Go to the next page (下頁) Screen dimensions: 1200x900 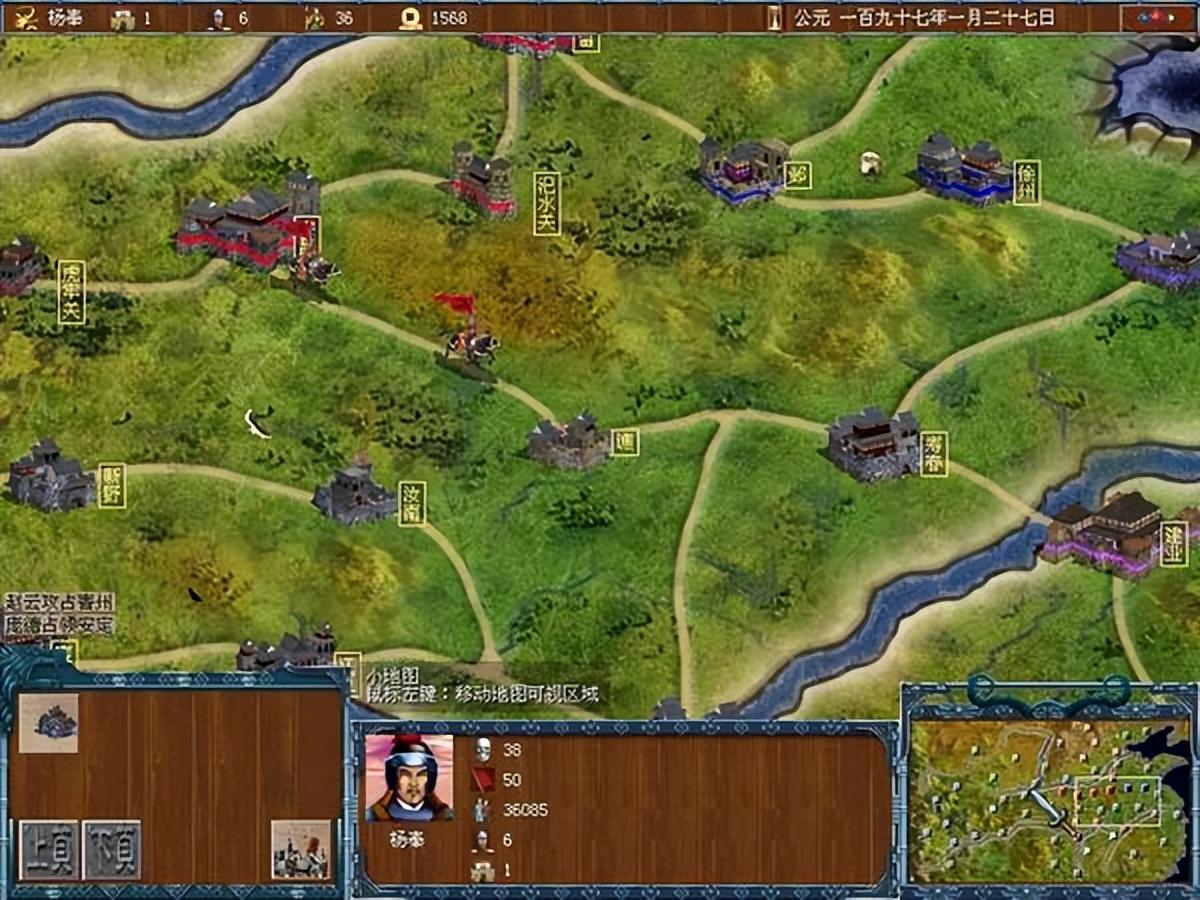pyautogui.click(x=111, y=850)
